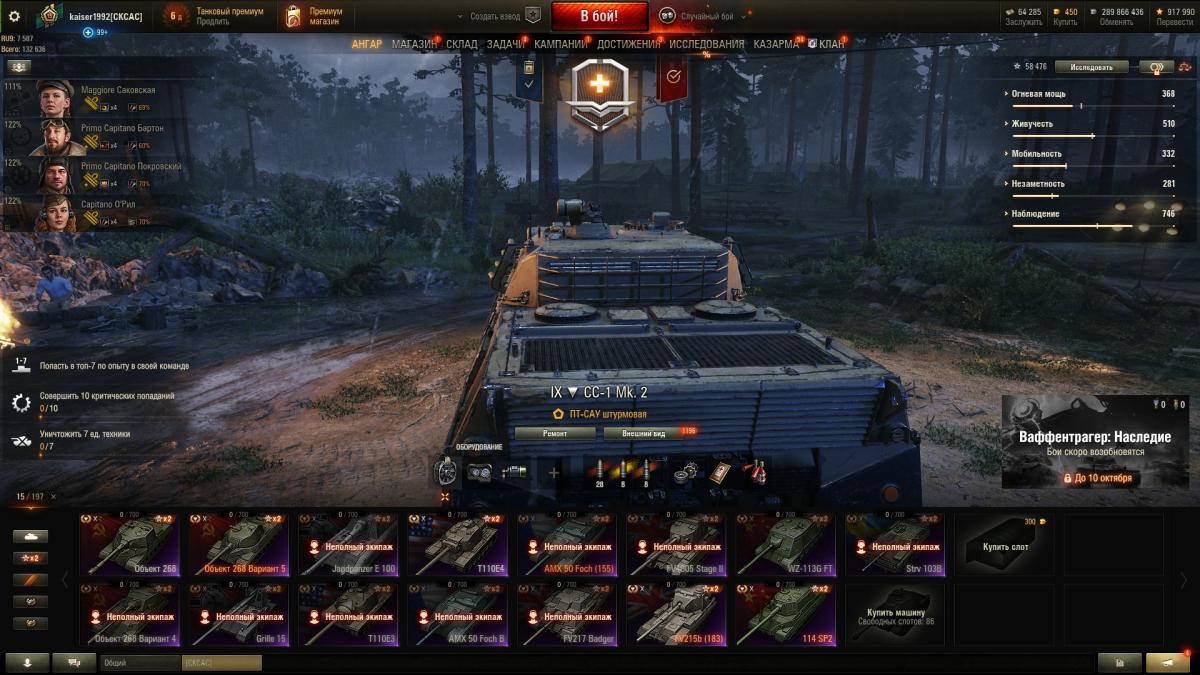Open the Премиум магазин
The image size is (1200, 675).
click(x=313, y=16)
